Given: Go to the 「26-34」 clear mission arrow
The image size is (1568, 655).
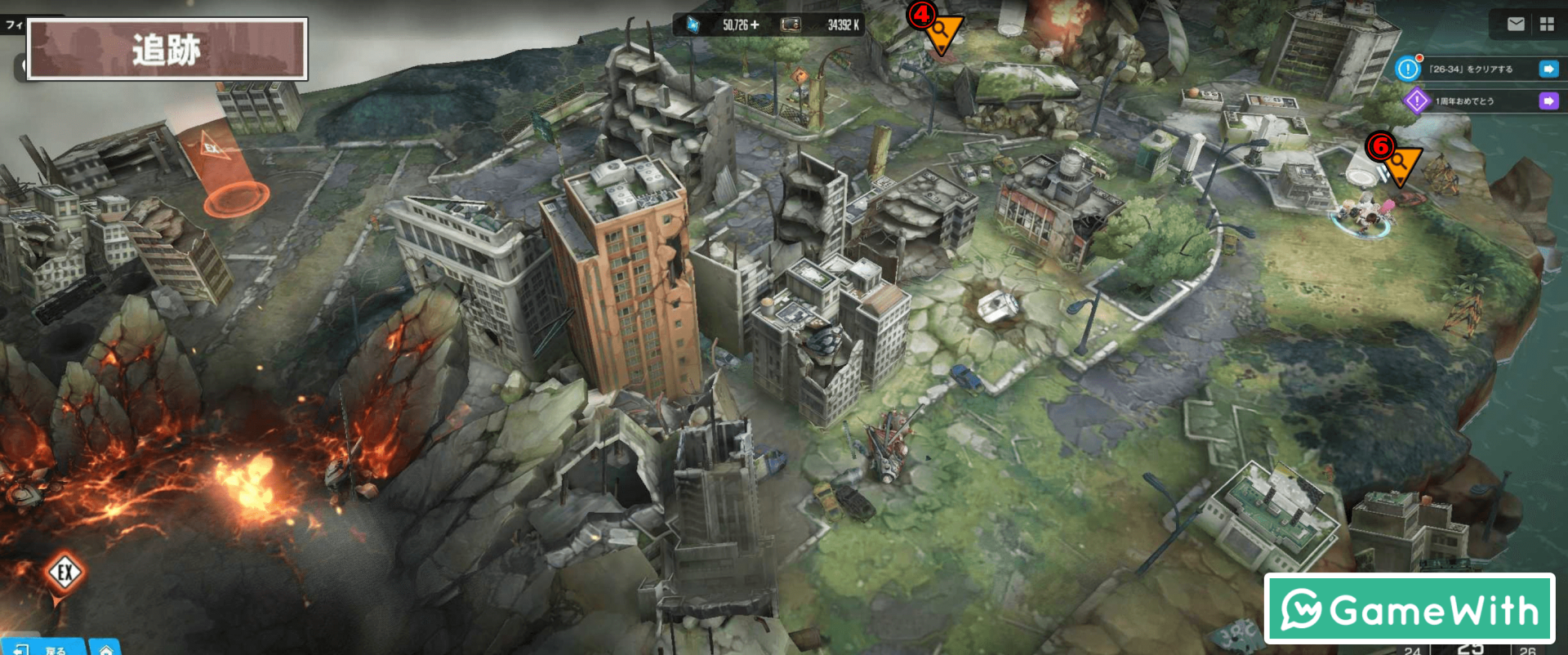Looking at the screenshot, I should coord(1548,69).
